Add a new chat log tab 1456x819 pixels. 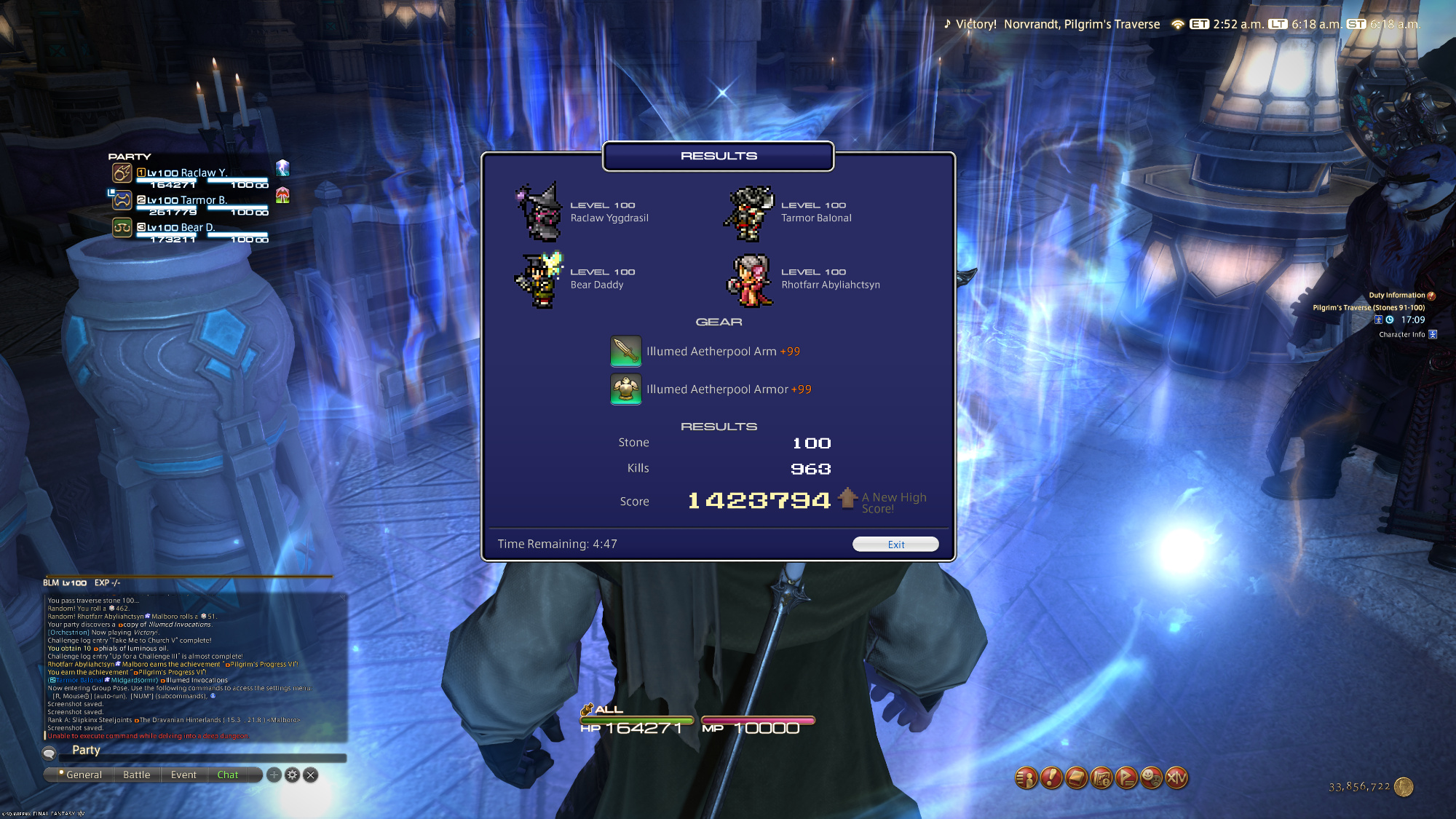tap(274, 775)
